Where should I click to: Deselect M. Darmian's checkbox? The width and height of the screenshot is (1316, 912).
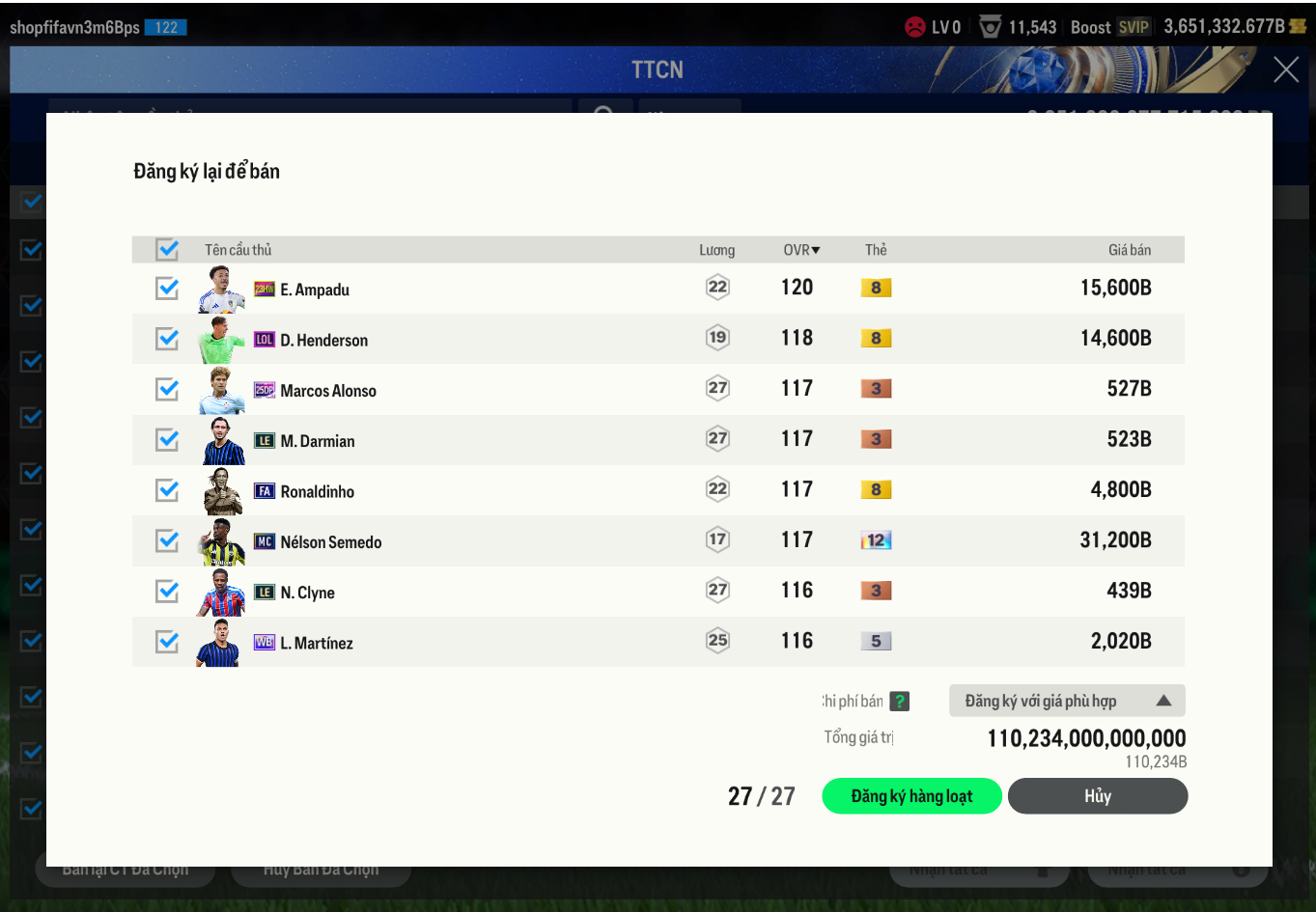pos(167,440)
